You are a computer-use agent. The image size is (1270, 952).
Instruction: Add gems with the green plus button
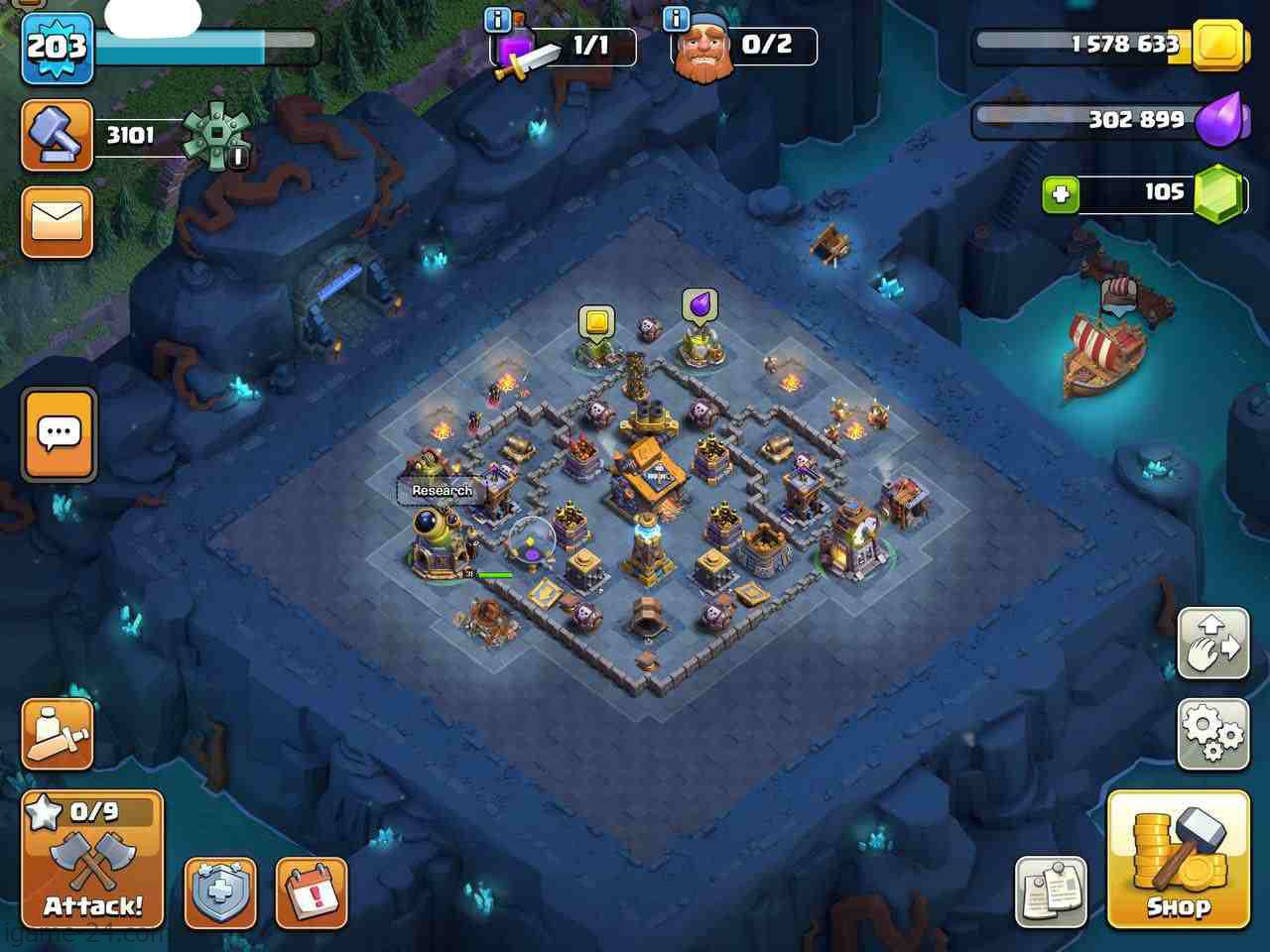[1060, 194]
